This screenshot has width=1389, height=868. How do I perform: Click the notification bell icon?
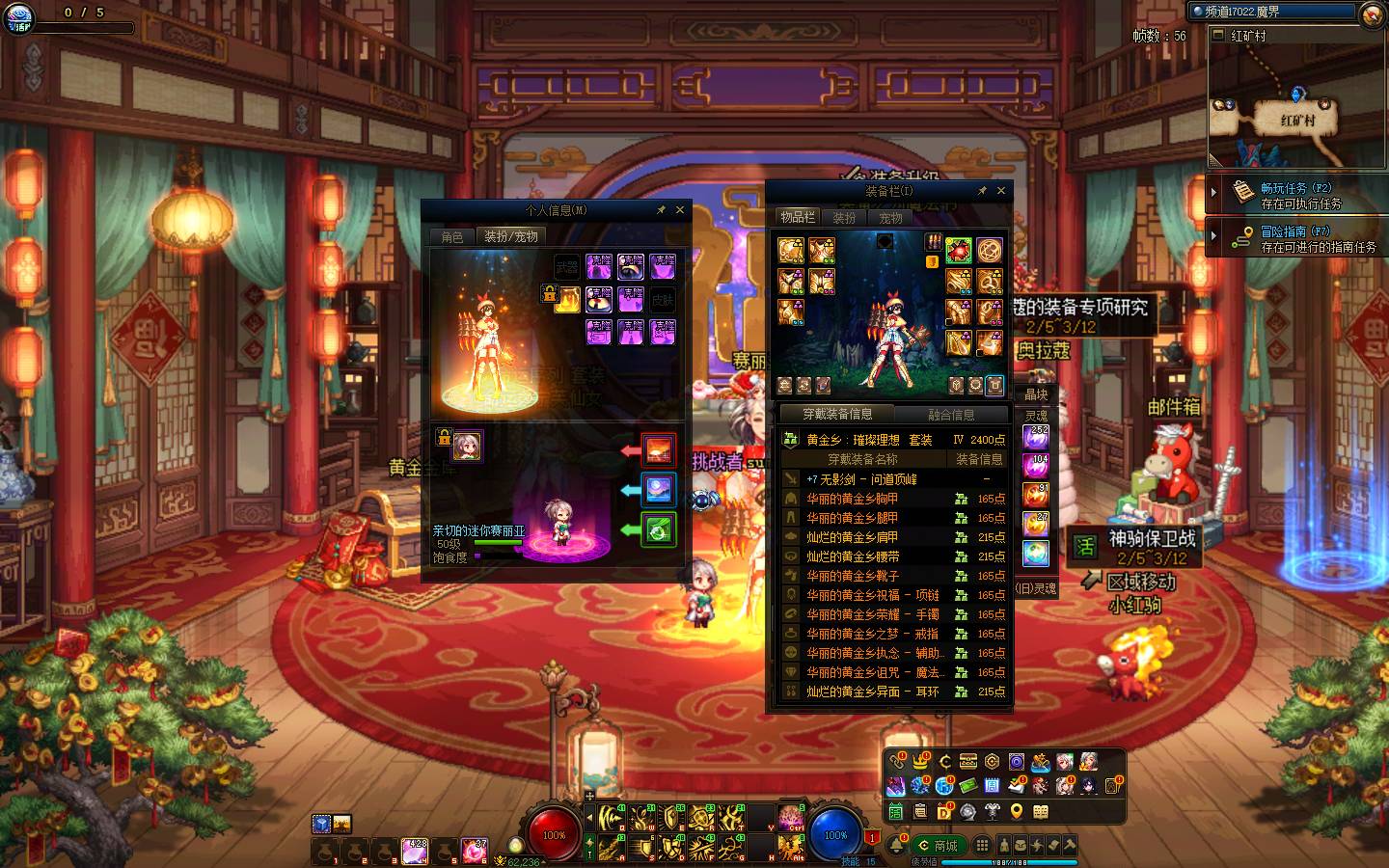tap(897, 846)
